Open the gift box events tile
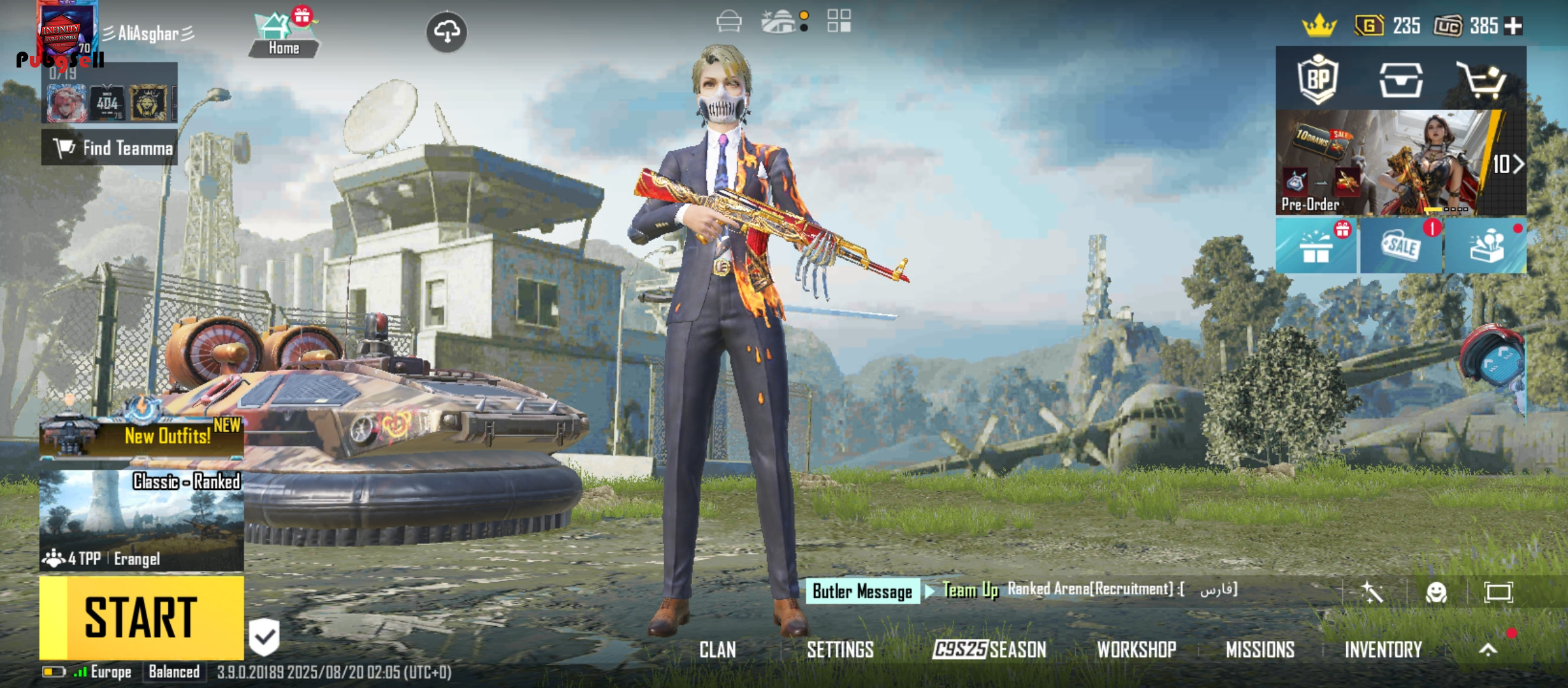Viewport: 1568px width, 688px height. click(x=1316, y=247)
